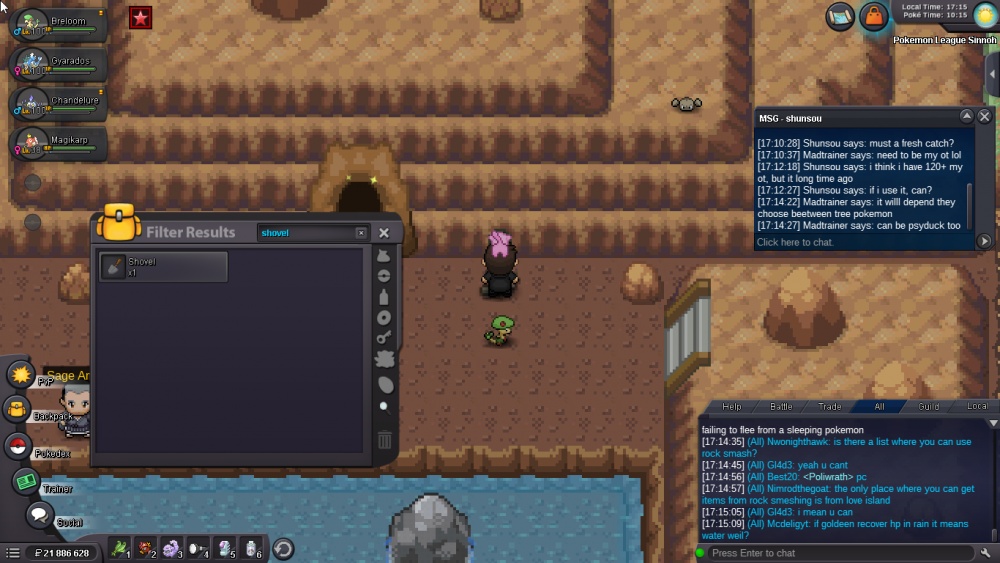The height and width of the screenshot is (563, 1000).
Task: Select Gyarados in the party list
Action: click(x=58, y=64)
